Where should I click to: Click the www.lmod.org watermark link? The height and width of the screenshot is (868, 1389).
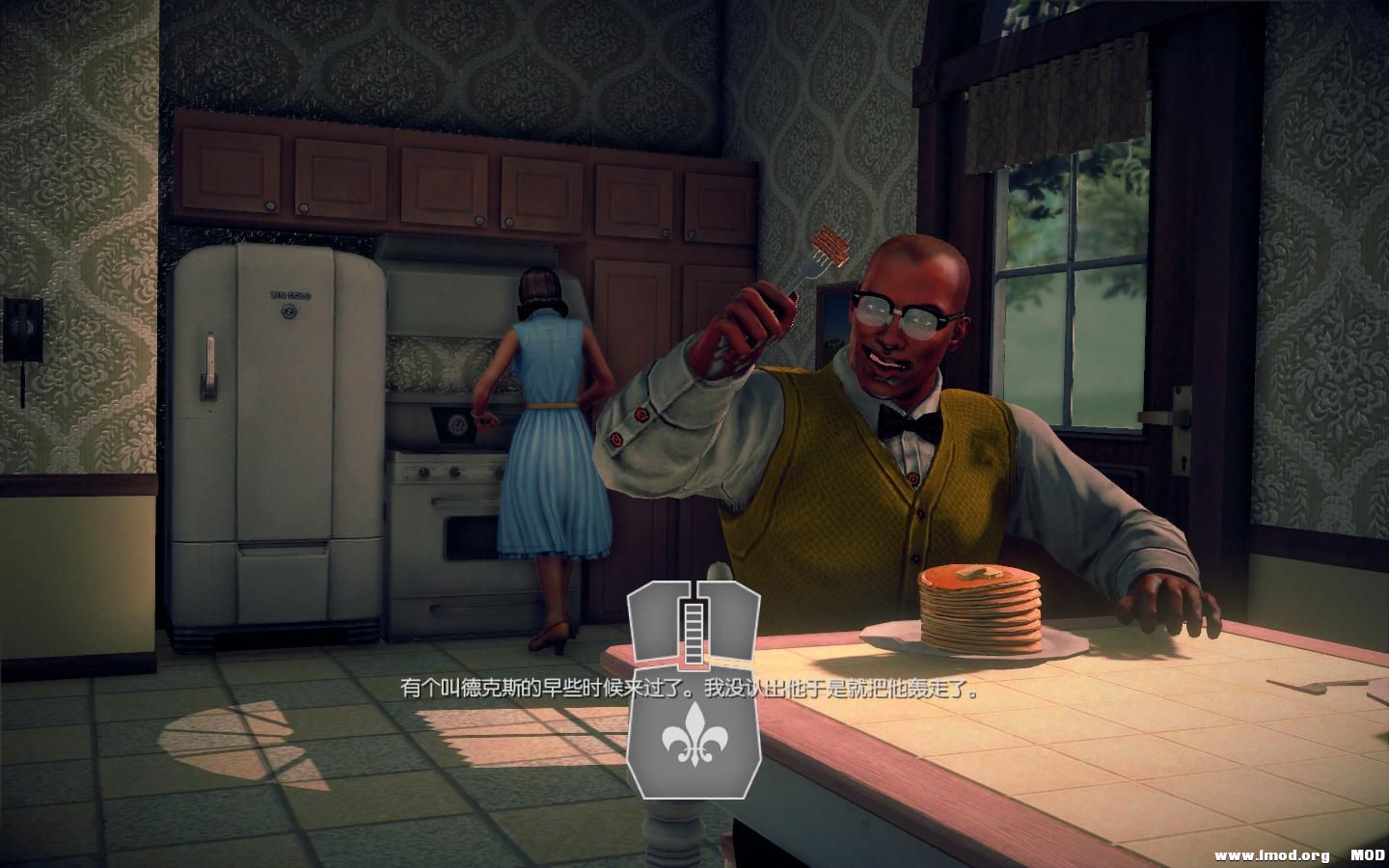[x=1269, y=853]
